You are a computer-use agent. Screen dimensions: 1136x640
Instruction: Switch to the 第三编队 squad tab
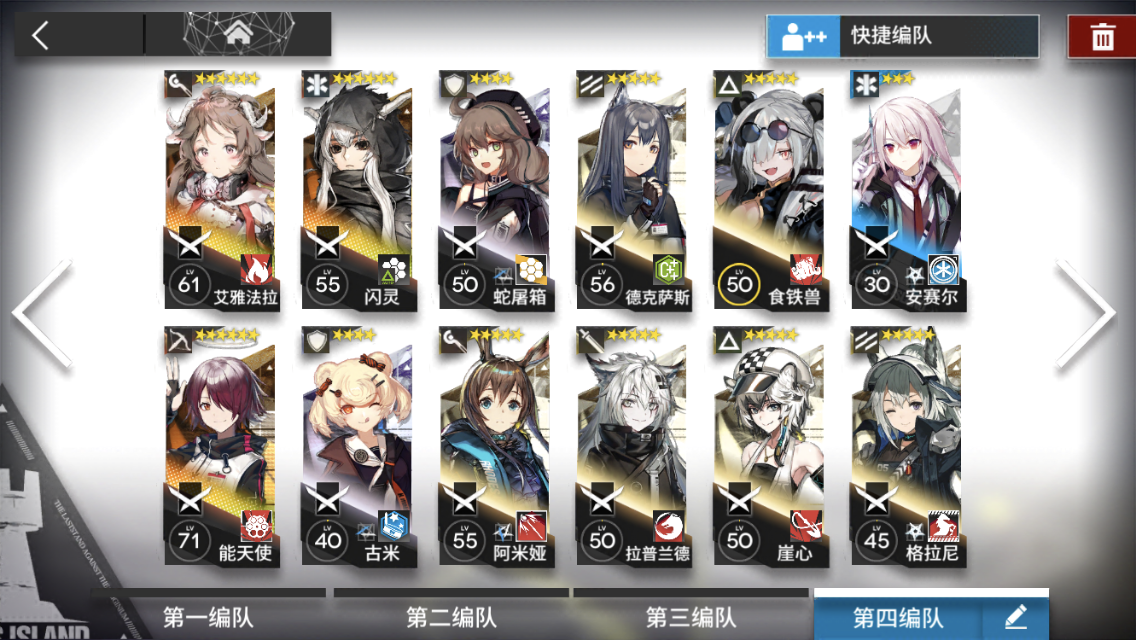point(691,616)
